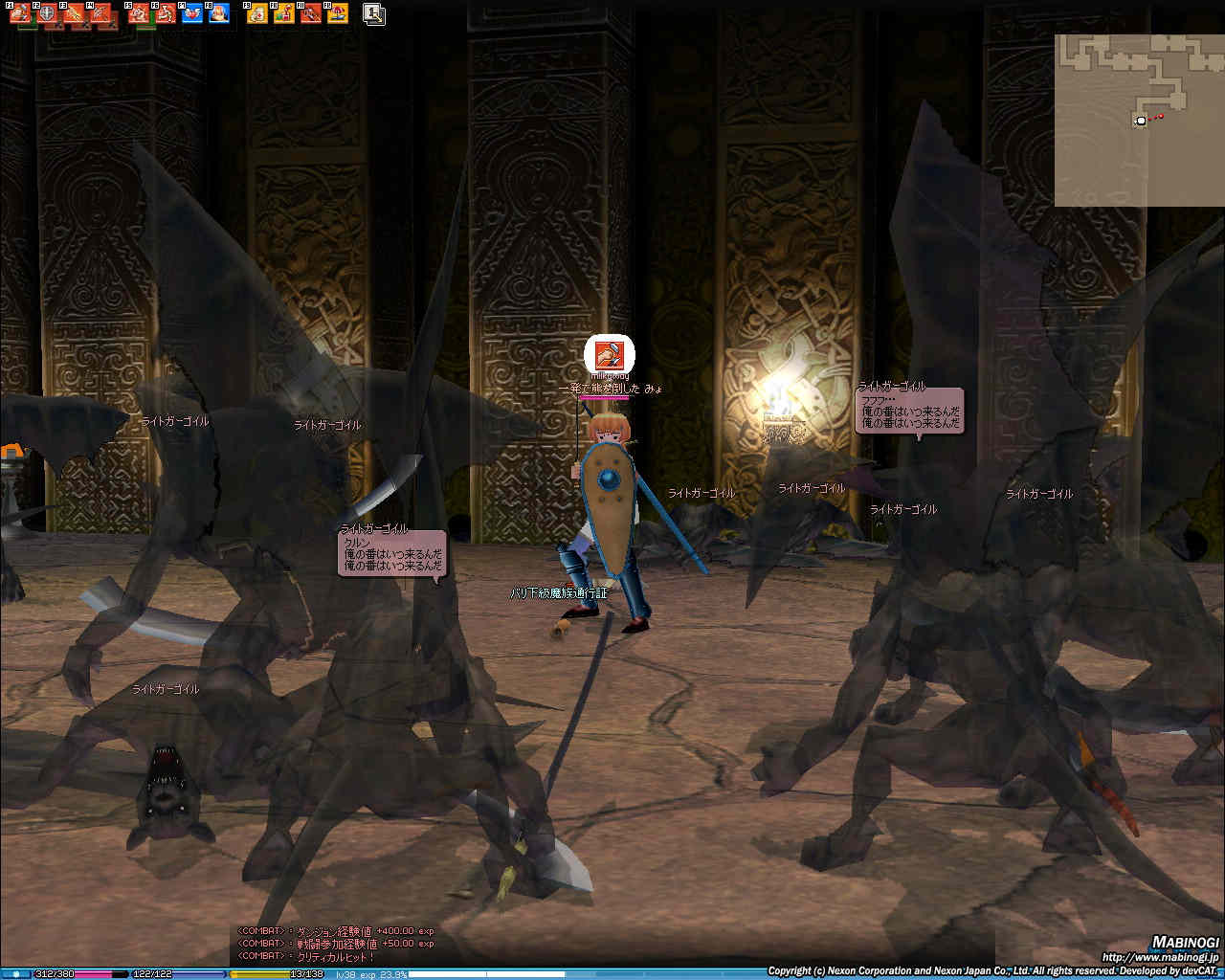This screenshot has height=980, width=1225.
Task: Activate the F6 skill slot
Action: 167,14
